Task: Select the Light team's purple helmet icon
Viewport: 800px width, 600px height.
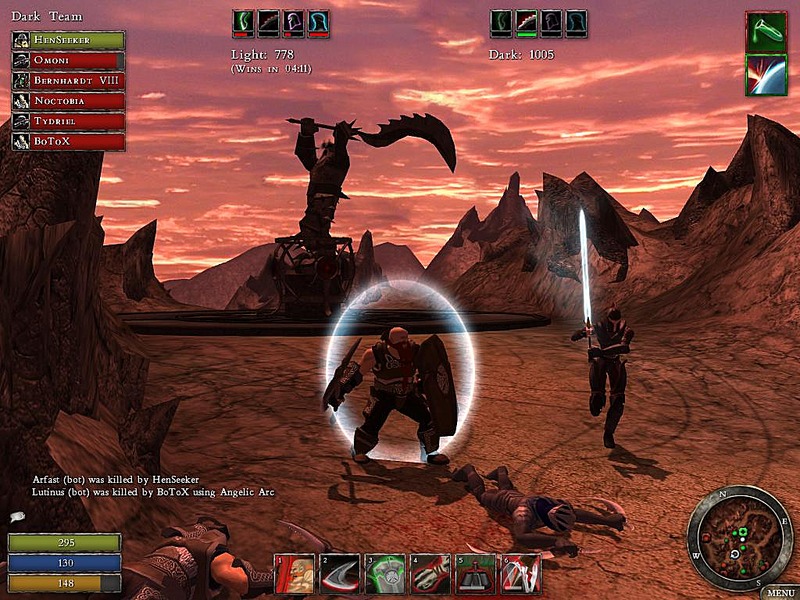Action: click(294, 23)
